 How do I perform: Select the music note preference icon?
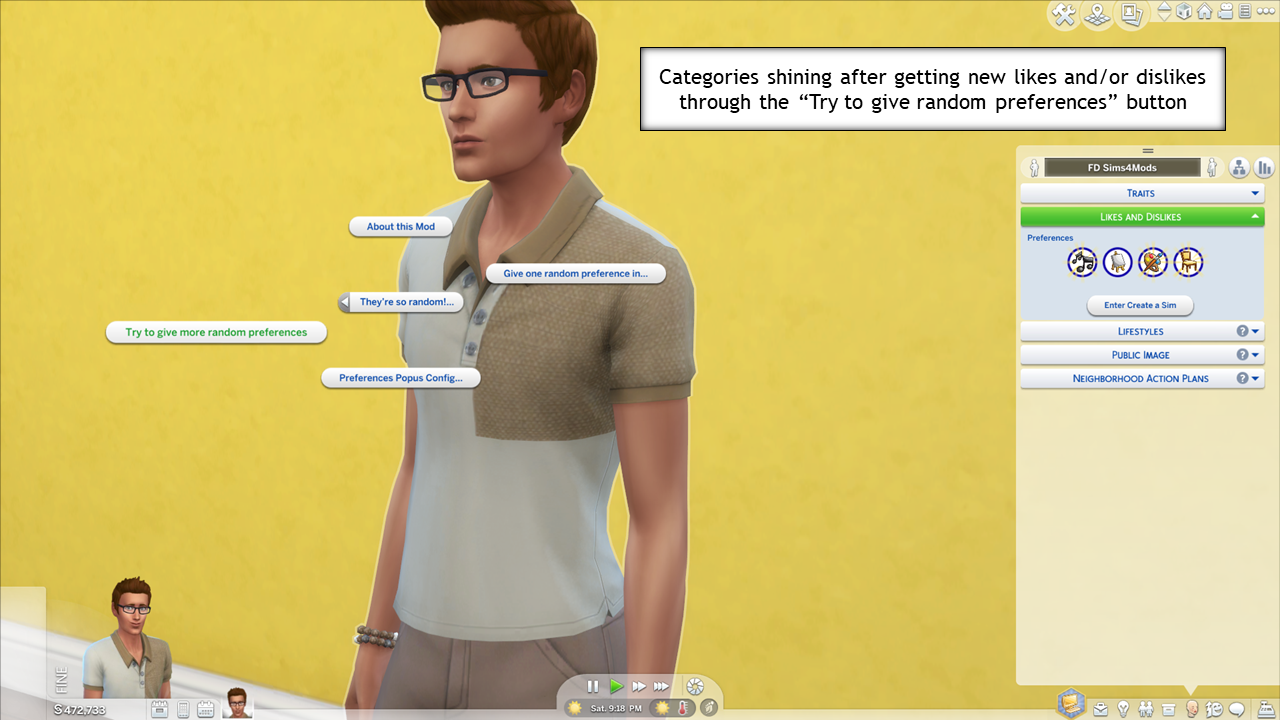[1082, 261]
